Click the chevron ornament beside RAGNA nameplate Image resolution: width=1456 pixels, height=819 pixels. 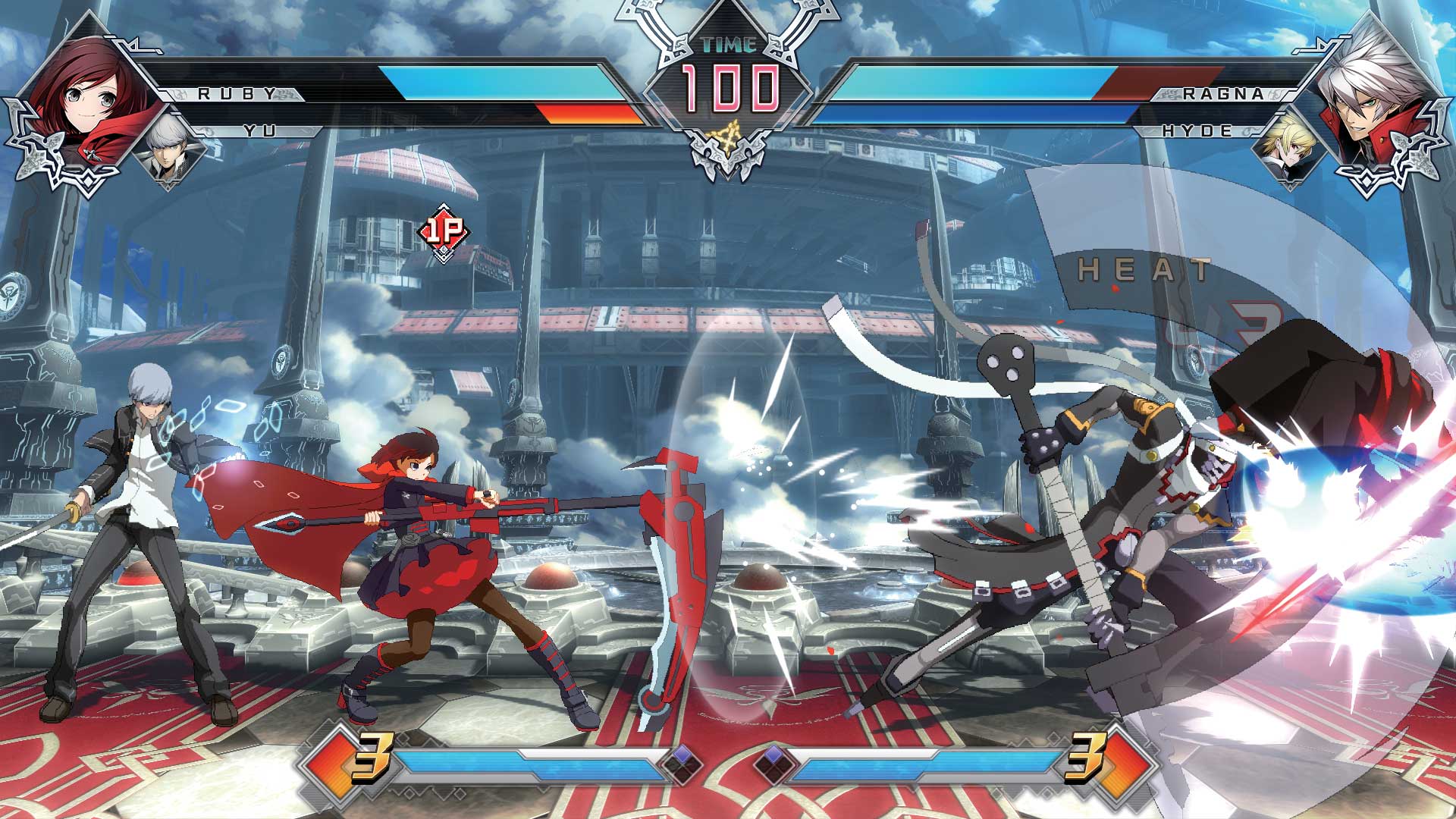click(x=1289, y=95)
